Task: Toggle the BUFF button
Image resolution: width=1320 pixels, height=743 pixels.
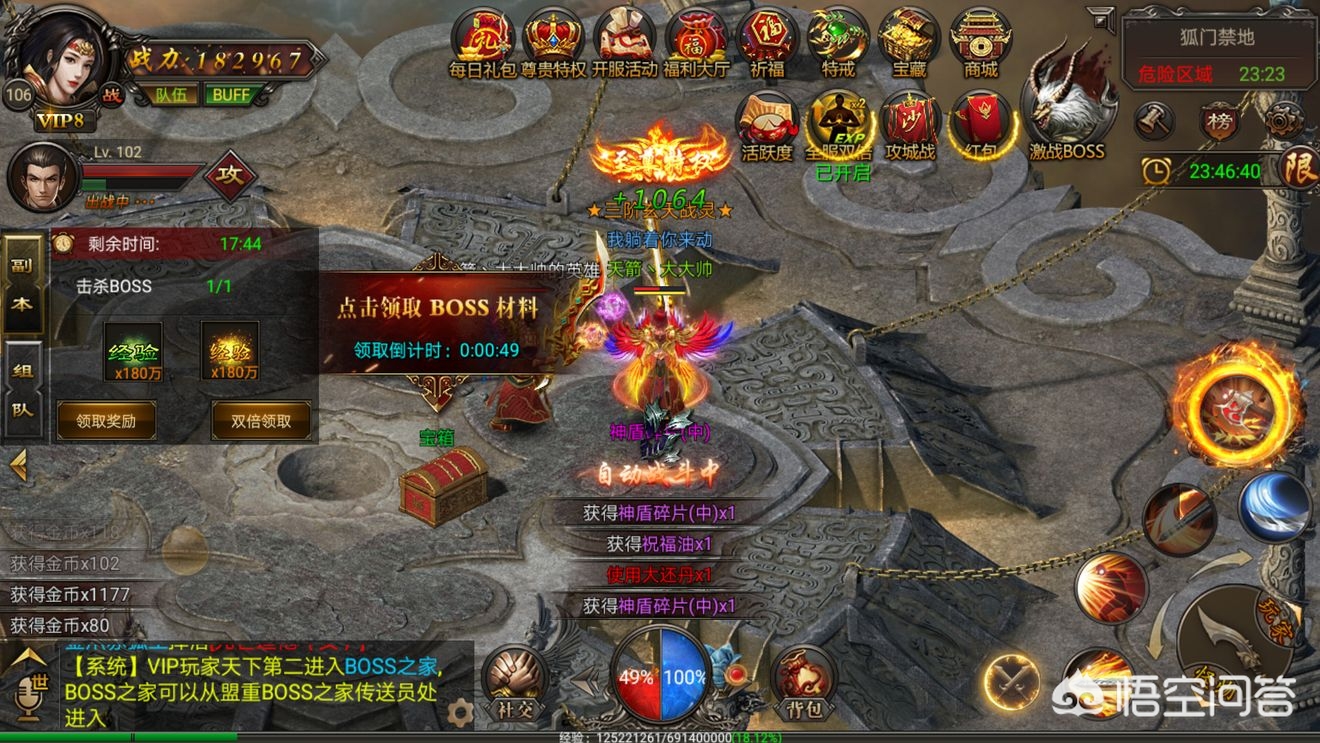Action: pos(230,95)
